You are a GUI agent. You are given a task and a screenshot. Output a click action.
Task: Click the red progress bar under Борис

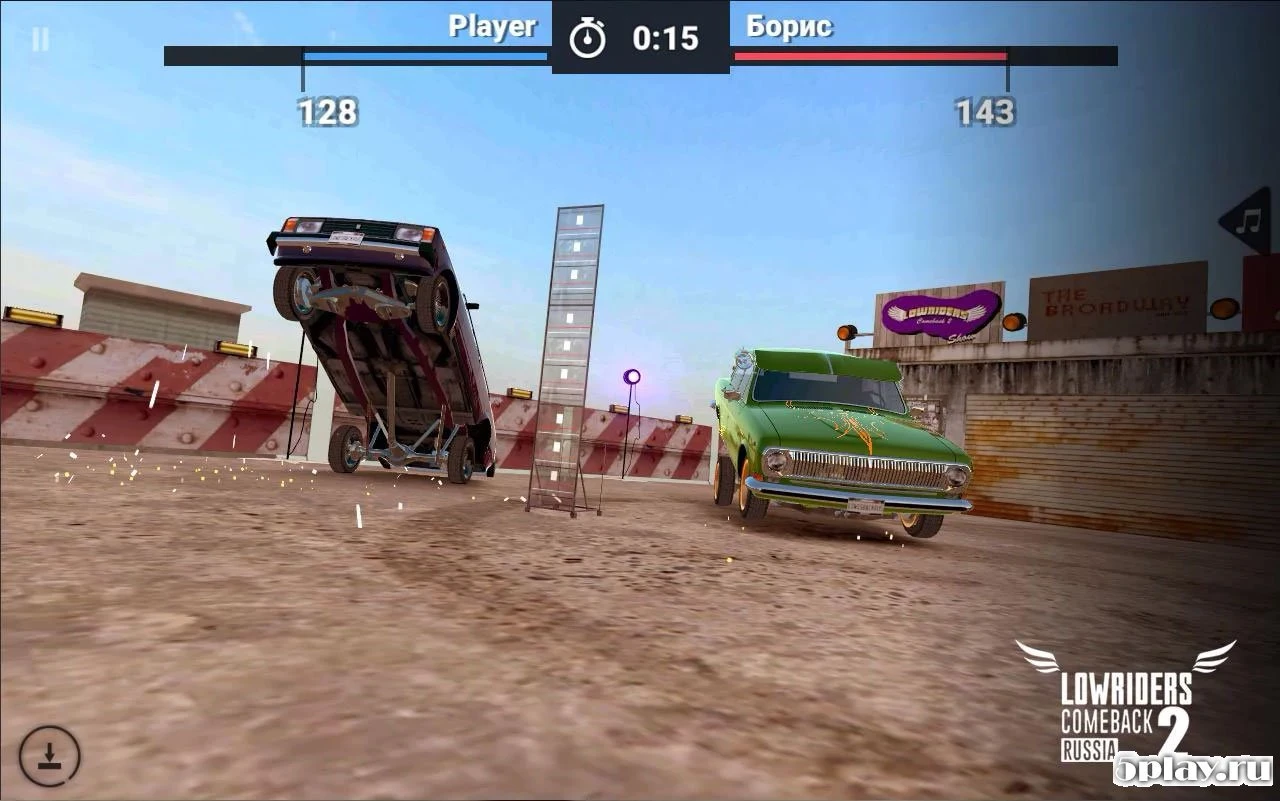pyautogui.click(x=868, y=57)
